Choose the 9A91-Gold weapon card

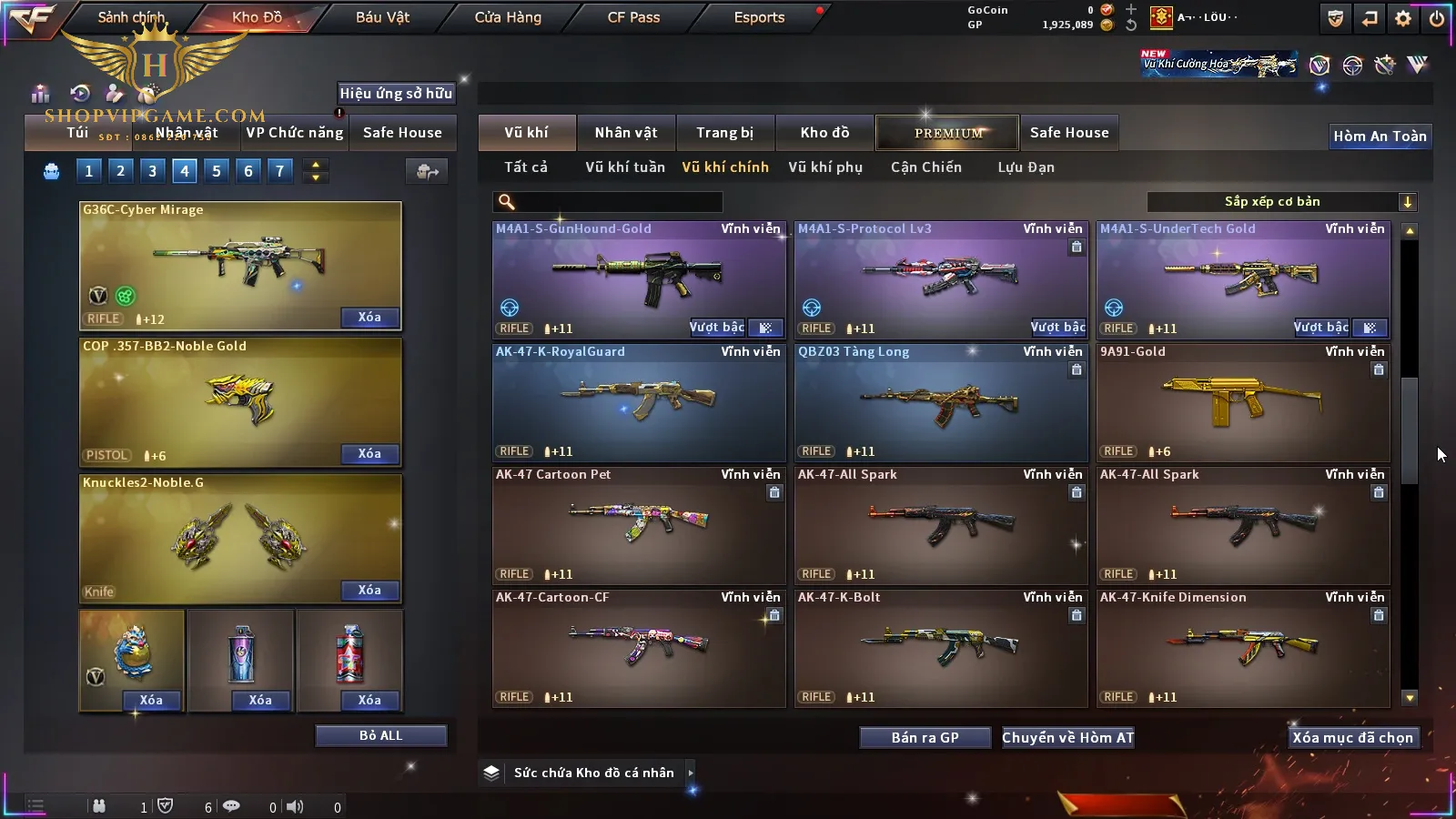pos(1242,402)
